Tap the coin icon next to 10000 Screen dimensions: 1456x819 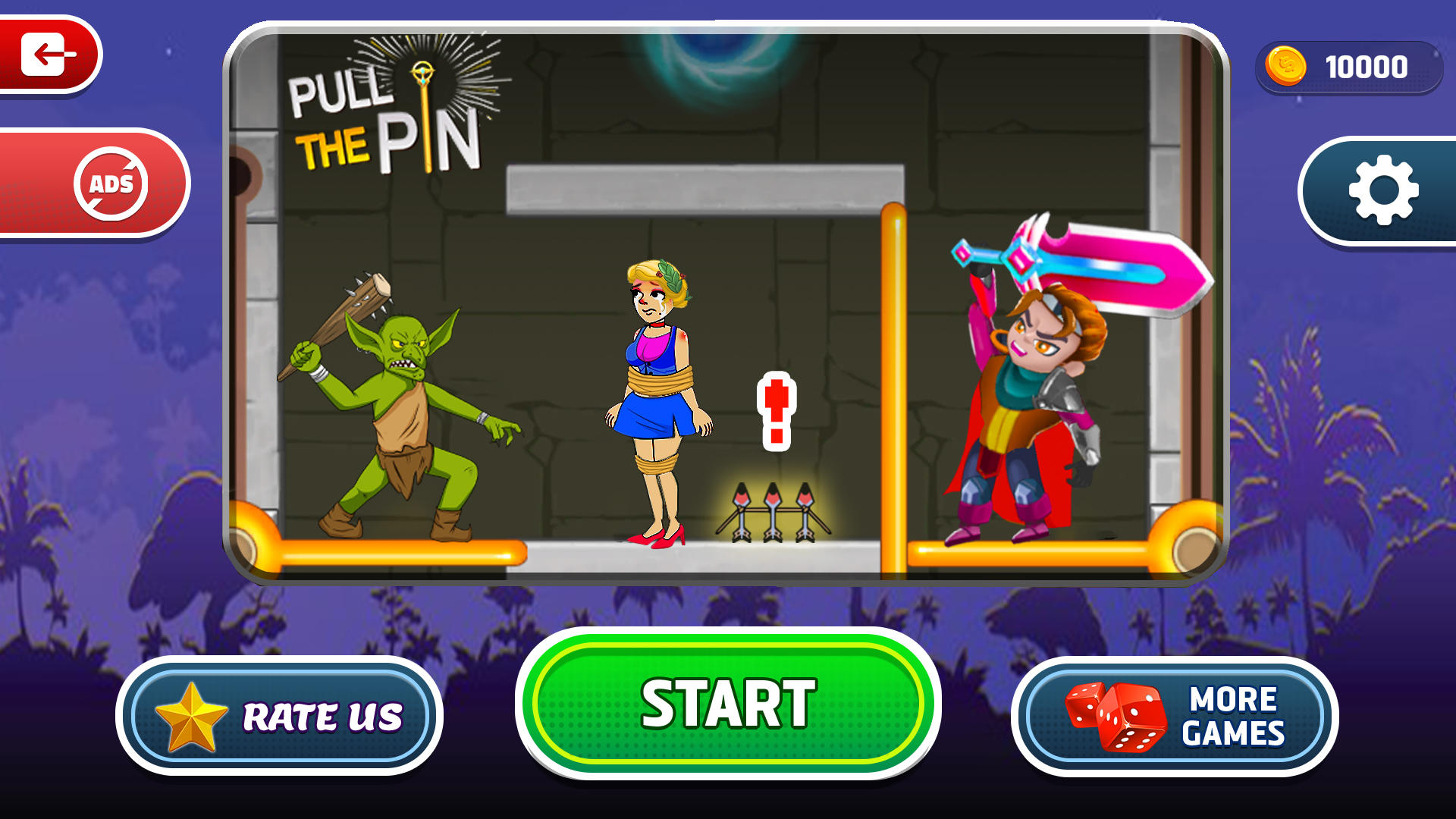click(x=1285, y=68)
